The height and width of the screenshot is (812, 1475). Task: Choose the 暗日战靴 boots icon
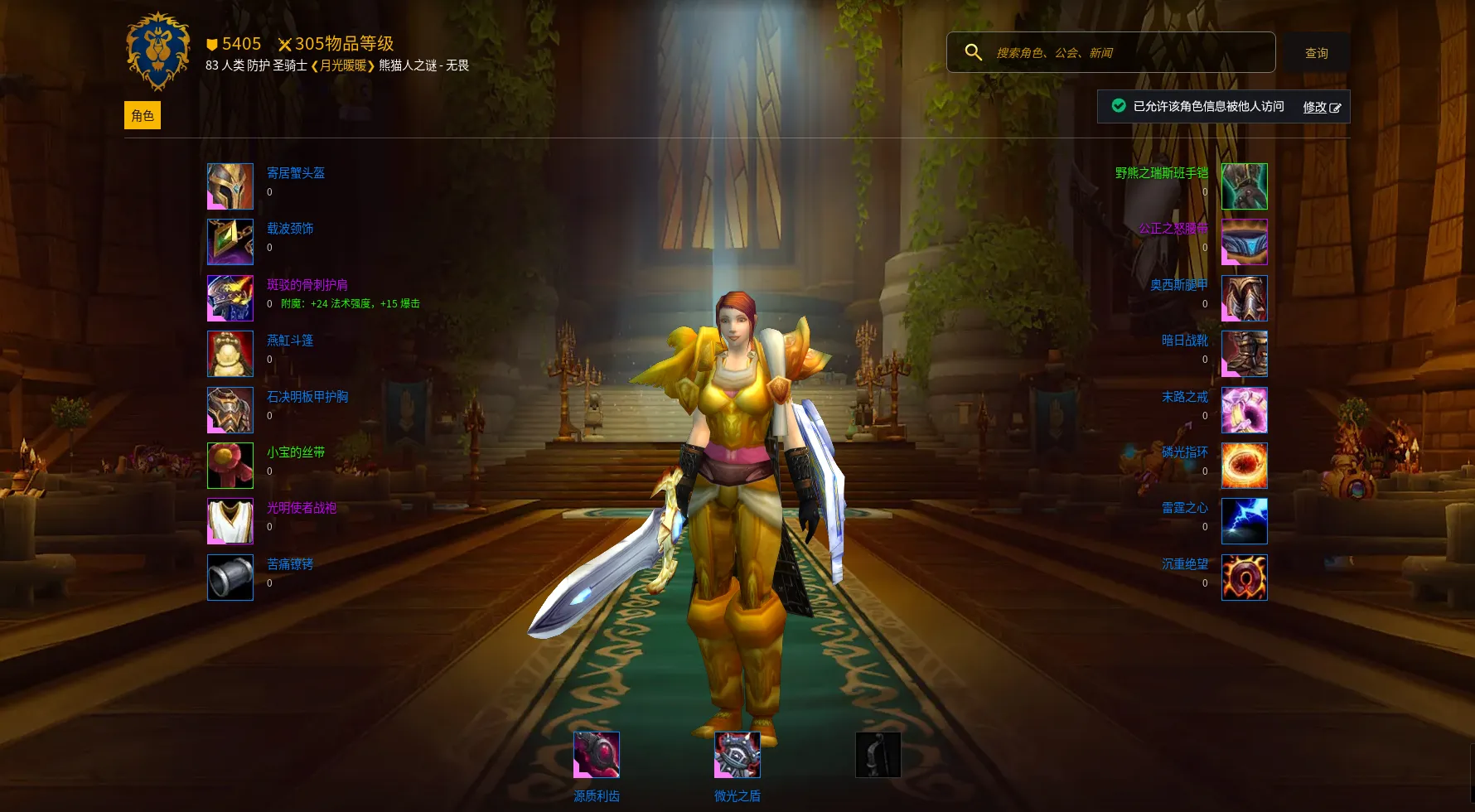click(x=1244, y=354)
